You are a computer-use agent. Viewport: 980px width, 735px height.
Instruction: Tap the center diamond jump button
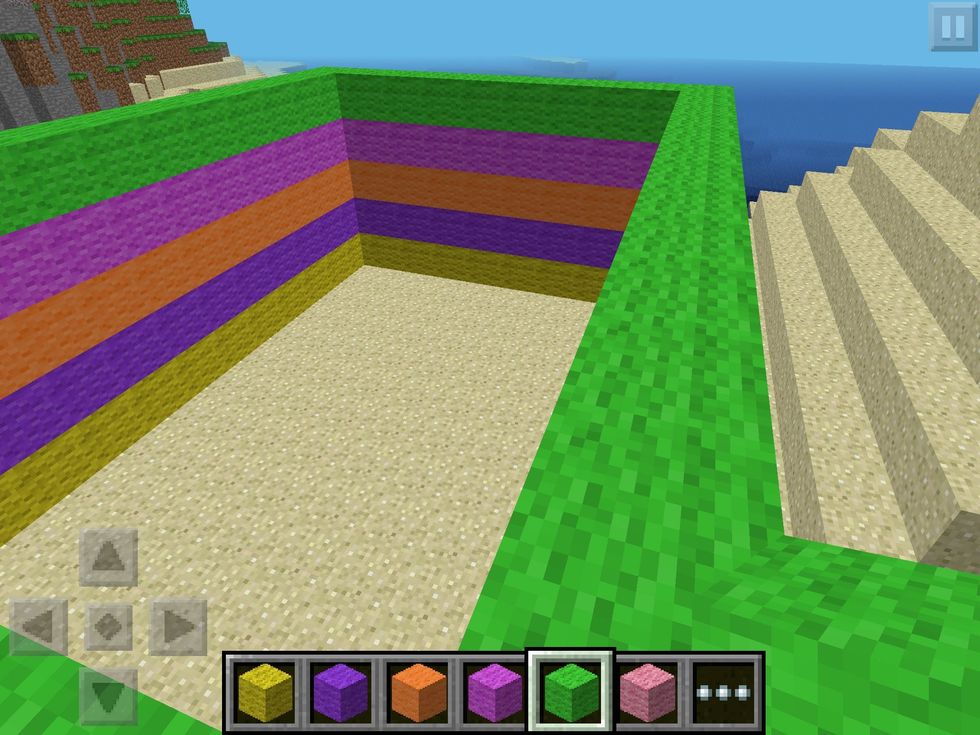(x=108, y=627)
